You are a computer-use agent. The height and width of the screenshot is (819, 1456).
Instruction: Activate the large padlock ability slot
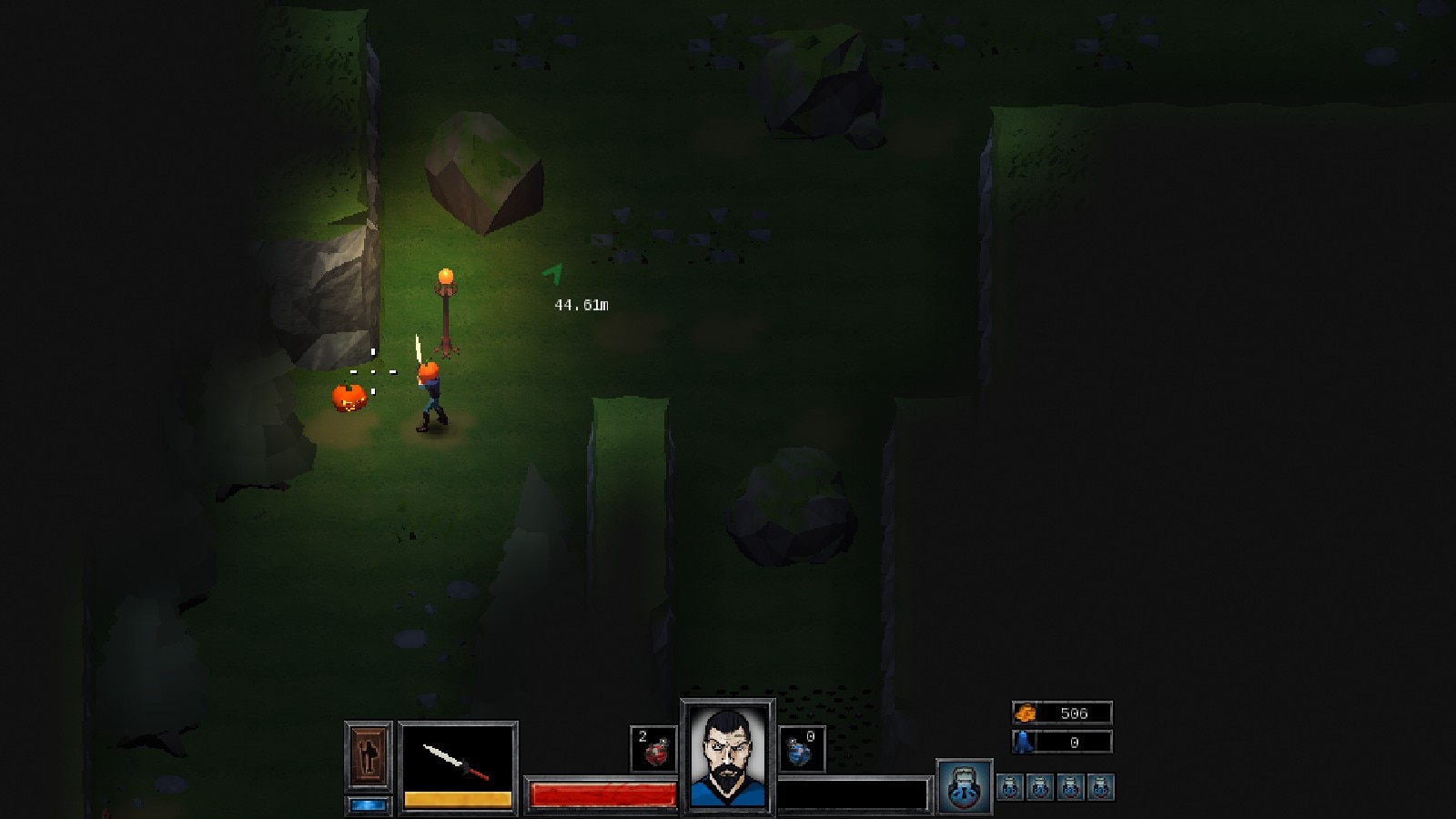(x=964, y=786)
